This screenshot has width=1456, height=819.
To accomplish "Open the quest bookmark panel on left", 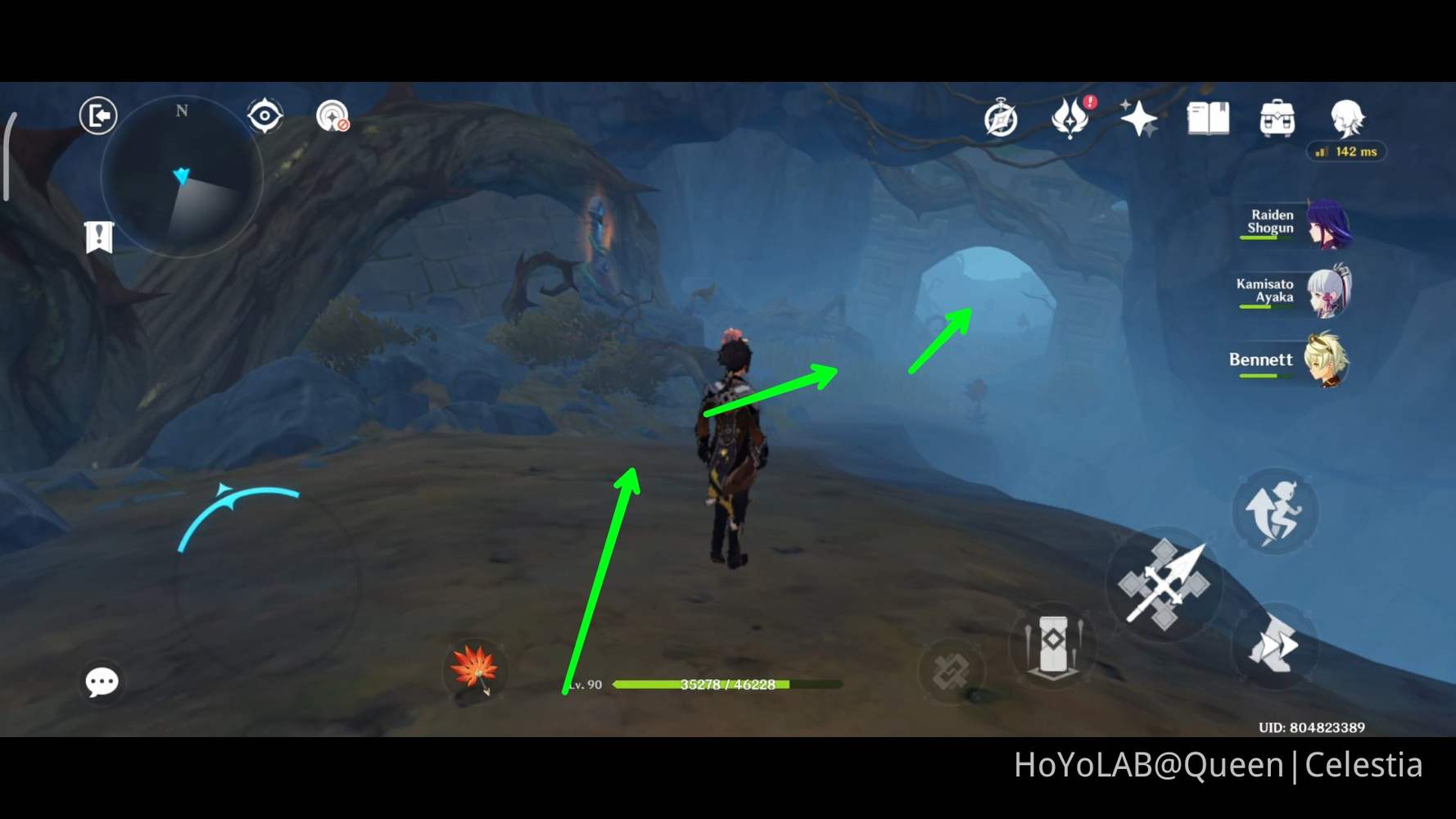I will pos(99,238).
